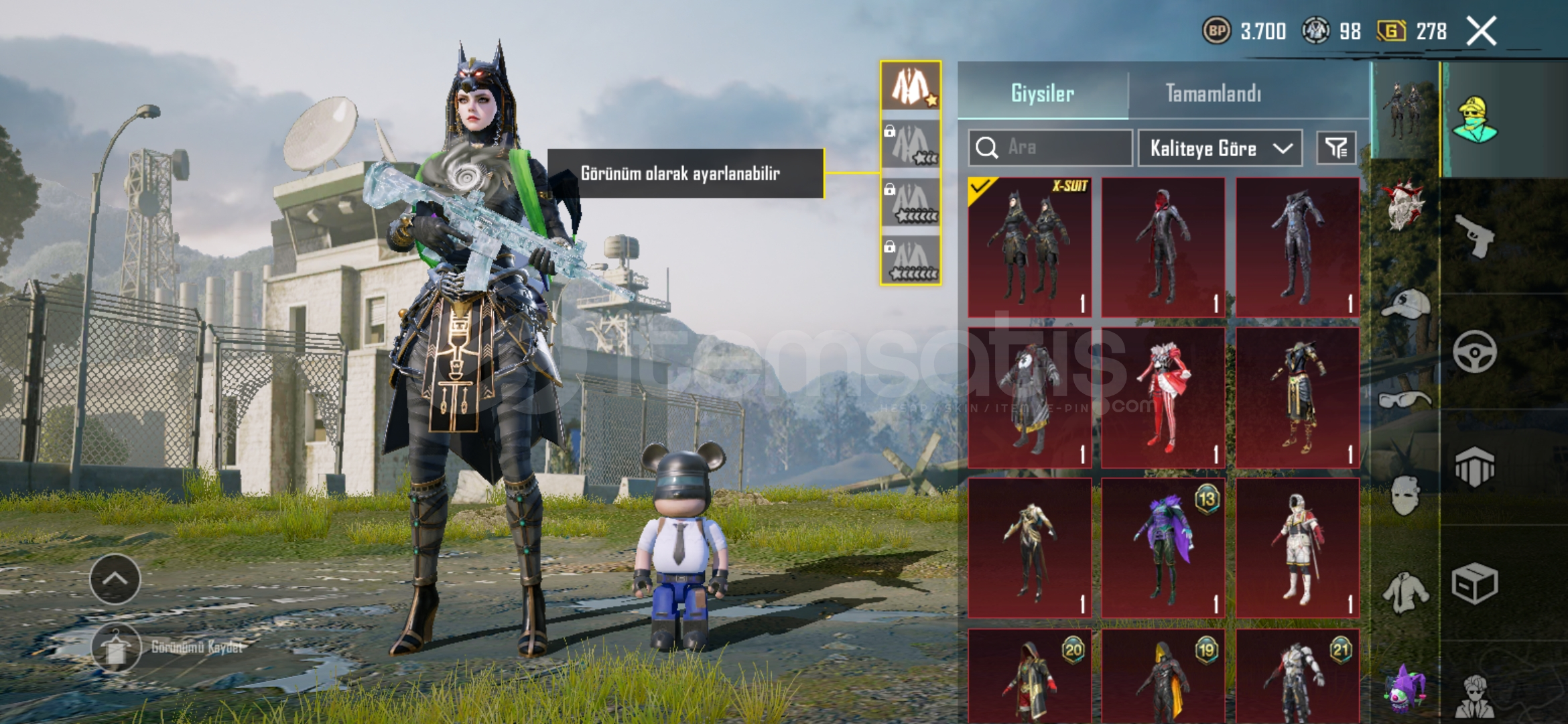Screen dimensions: 1568x724
Task: Expand the up-arrow circle button
Action: click(x=115, y=579)
